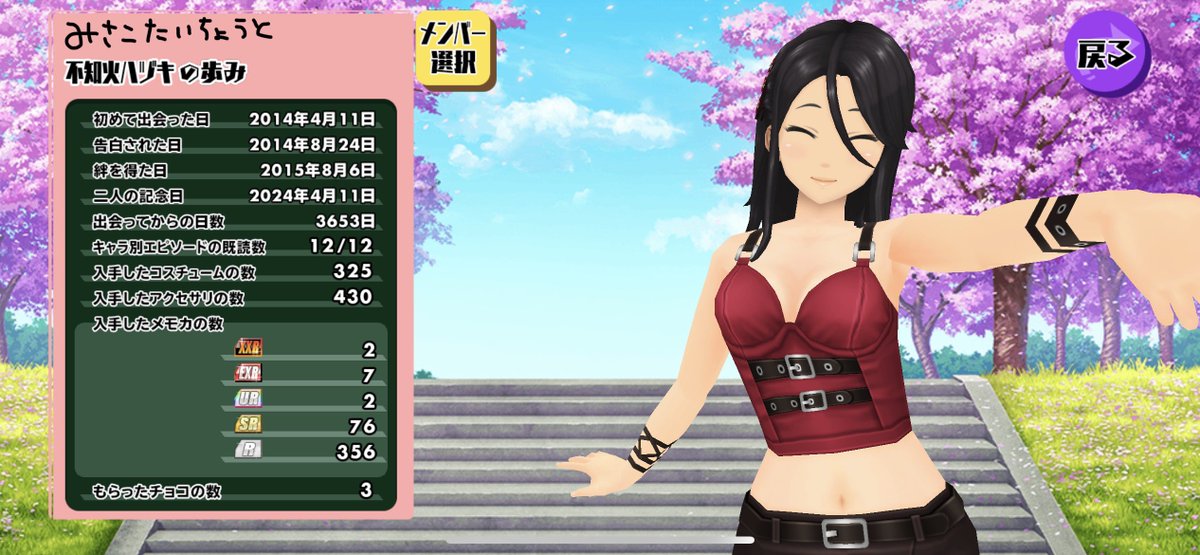Go back with the purple 戻る button
The image size is (1200, 555).
click(1107, 56)
